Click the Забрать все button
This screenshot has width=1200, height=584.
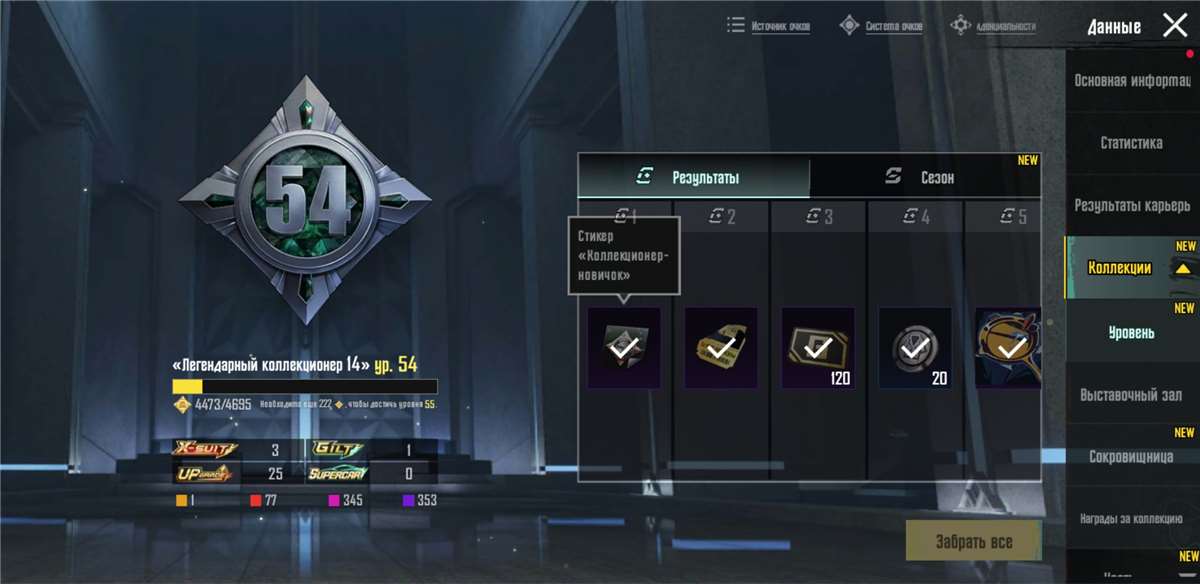973,542
